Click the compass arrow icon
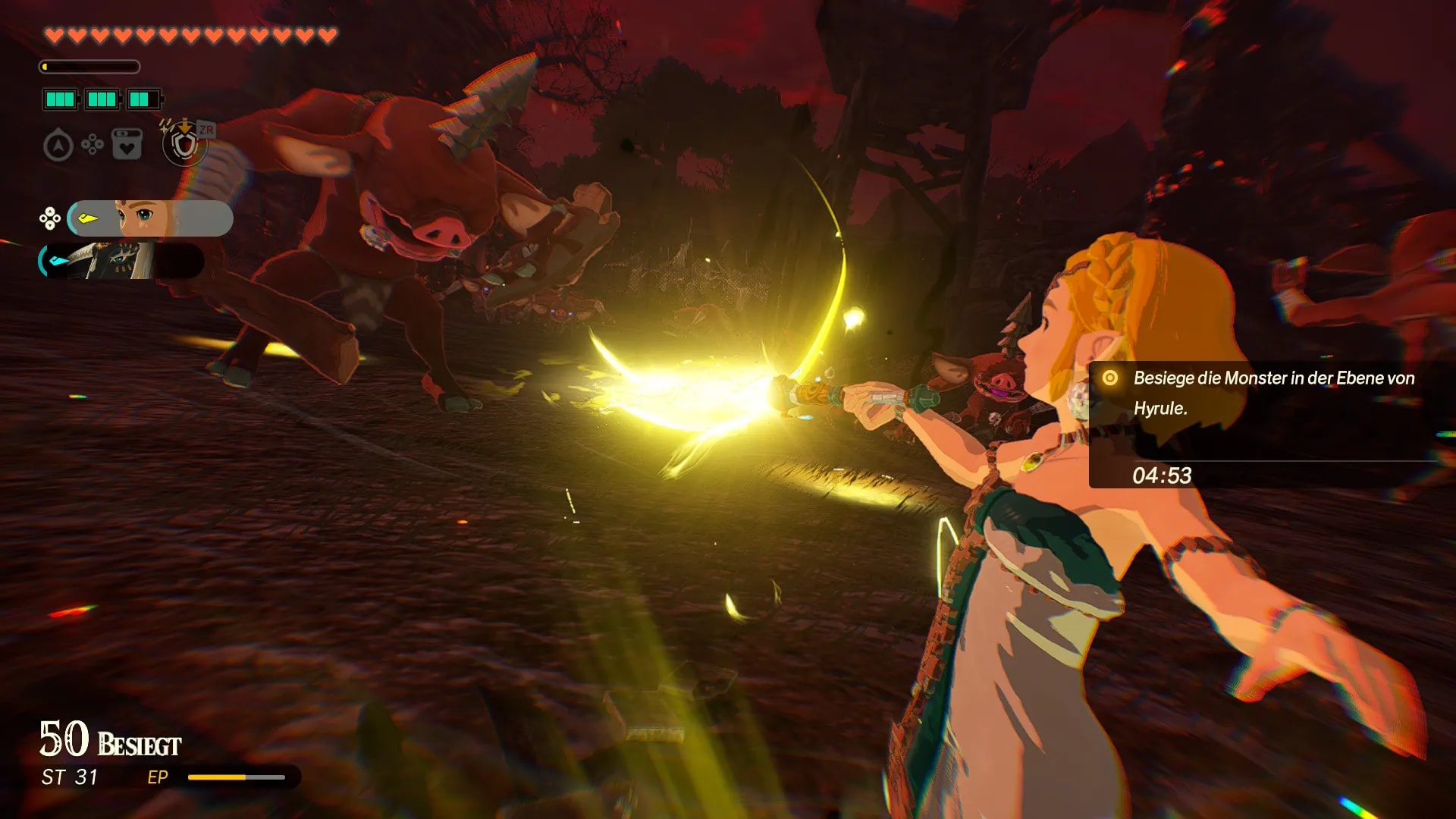Image resolution: width=1456 pixels, height=819 pixels. [58, 146]
